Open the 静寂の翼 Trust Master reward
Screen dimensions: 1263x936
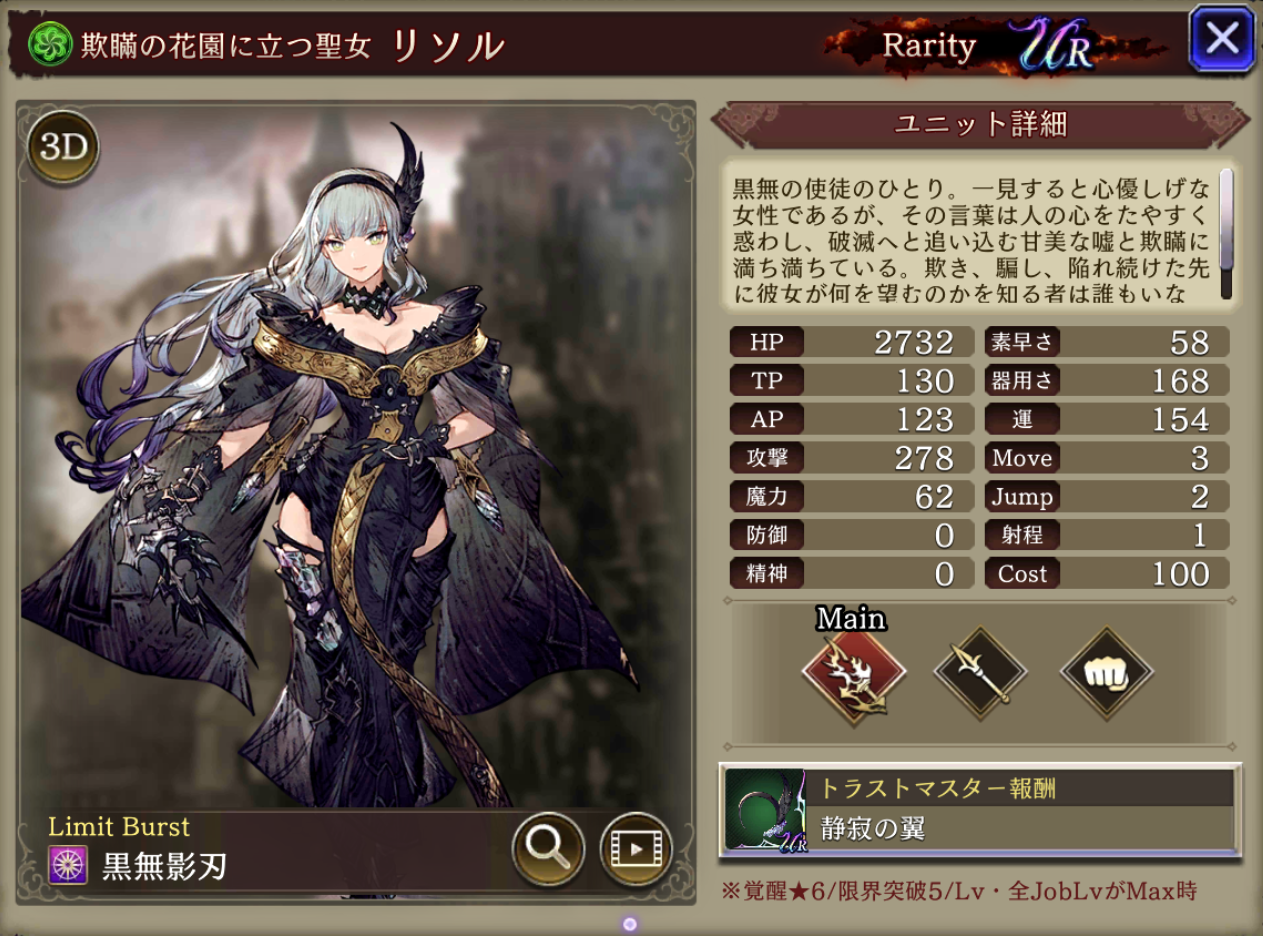(980, 811)
